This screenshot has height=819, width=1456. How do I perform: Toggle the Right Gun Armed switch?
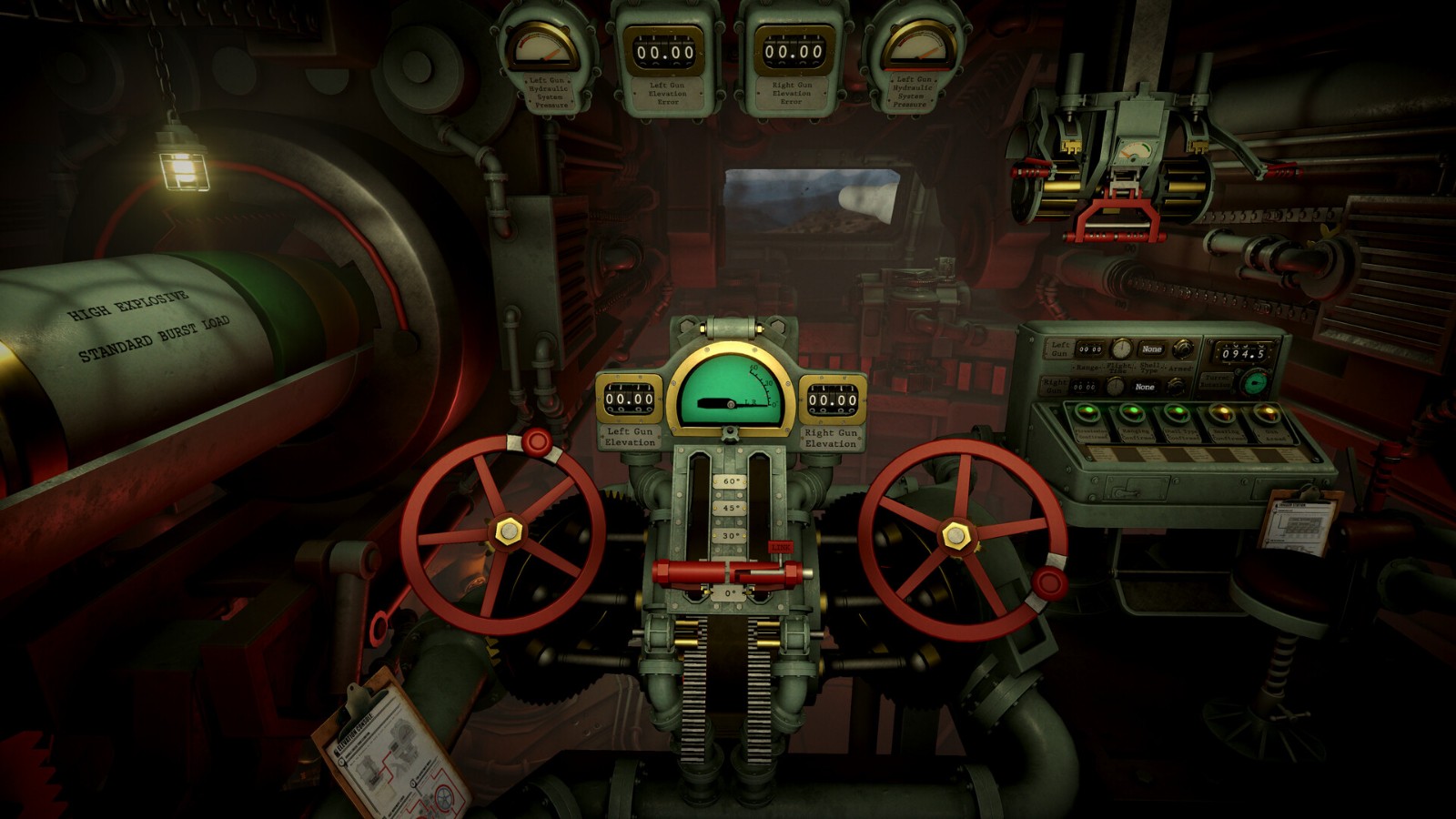tap(1176, 386)
